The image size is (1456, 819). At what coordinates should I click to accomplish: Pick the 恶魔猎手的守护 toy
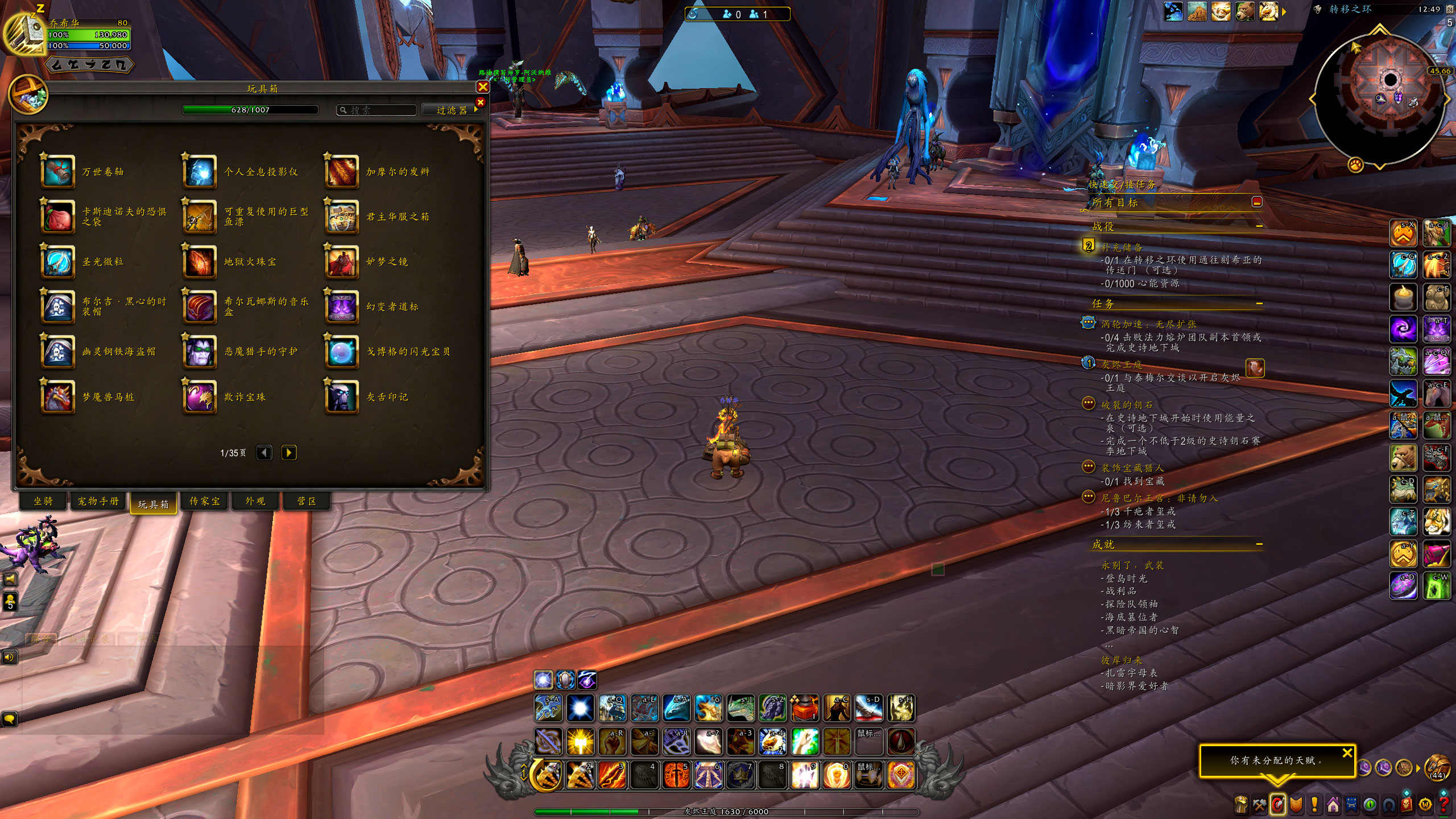tap(200, 351)
